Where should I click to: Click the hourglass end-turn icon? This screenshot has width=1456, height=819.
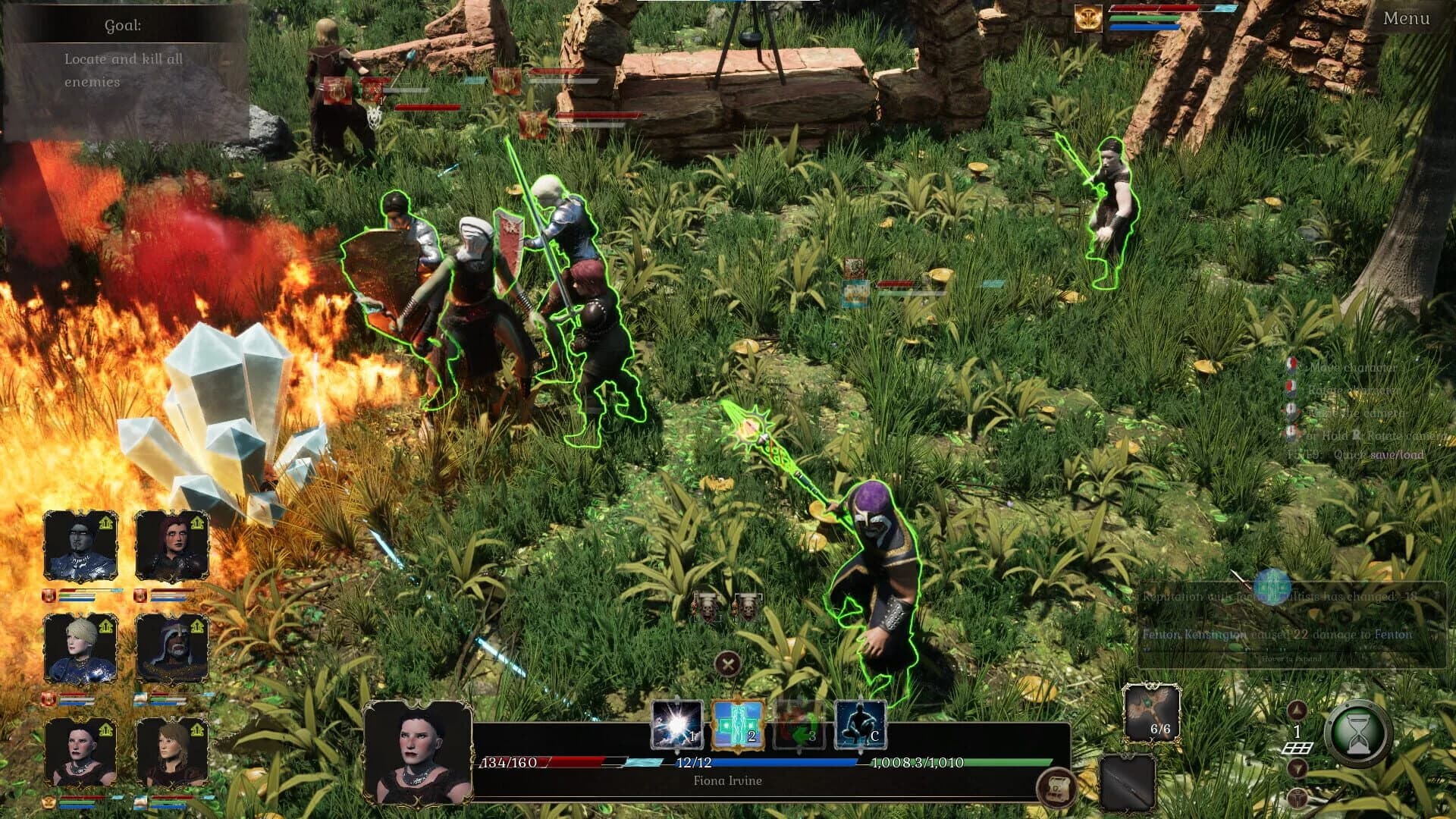coord(1360,735)
